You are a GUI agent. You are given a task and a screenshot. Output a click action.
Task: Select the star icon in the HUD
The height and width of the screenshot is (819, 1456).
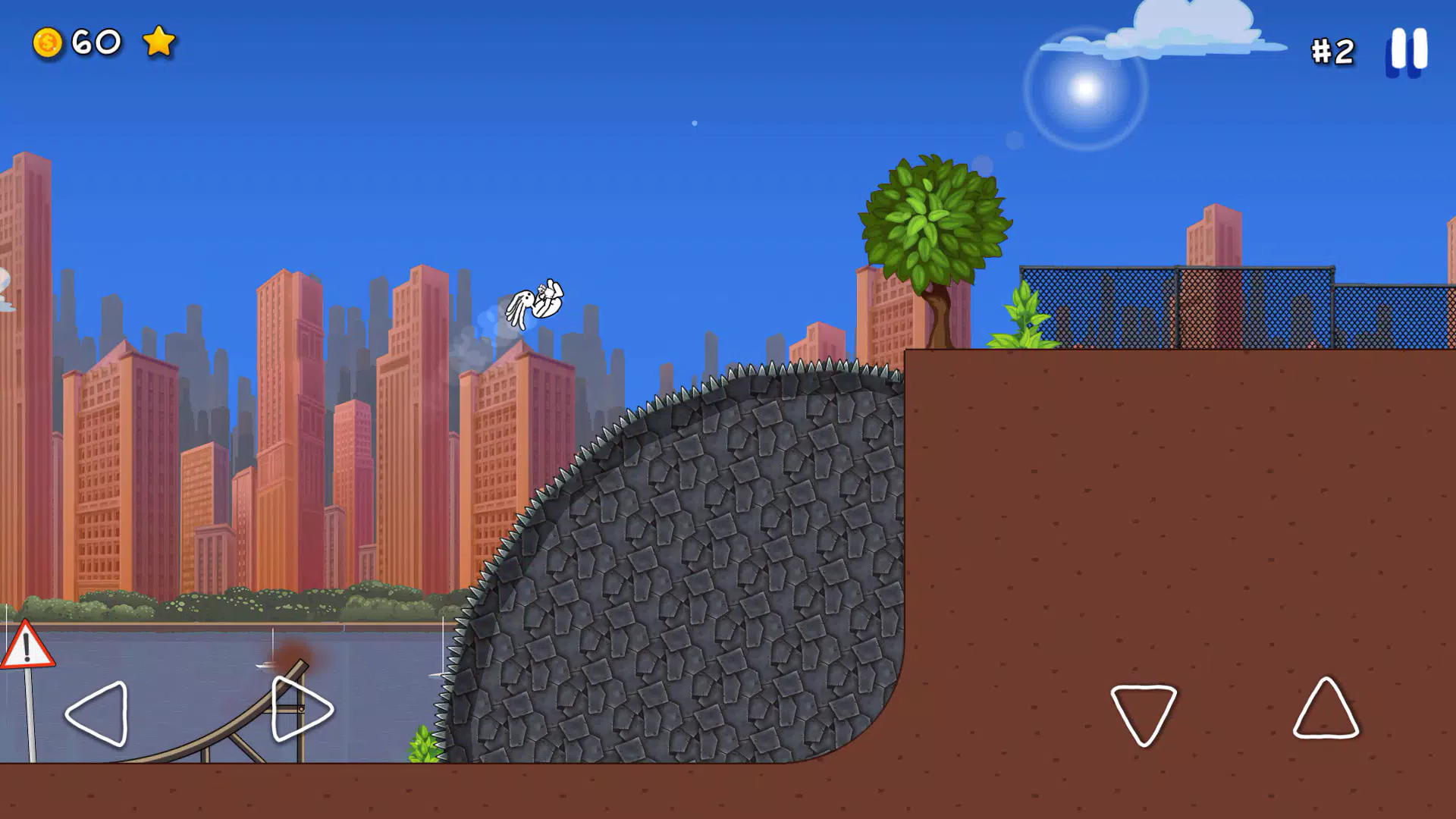(158, 43)
